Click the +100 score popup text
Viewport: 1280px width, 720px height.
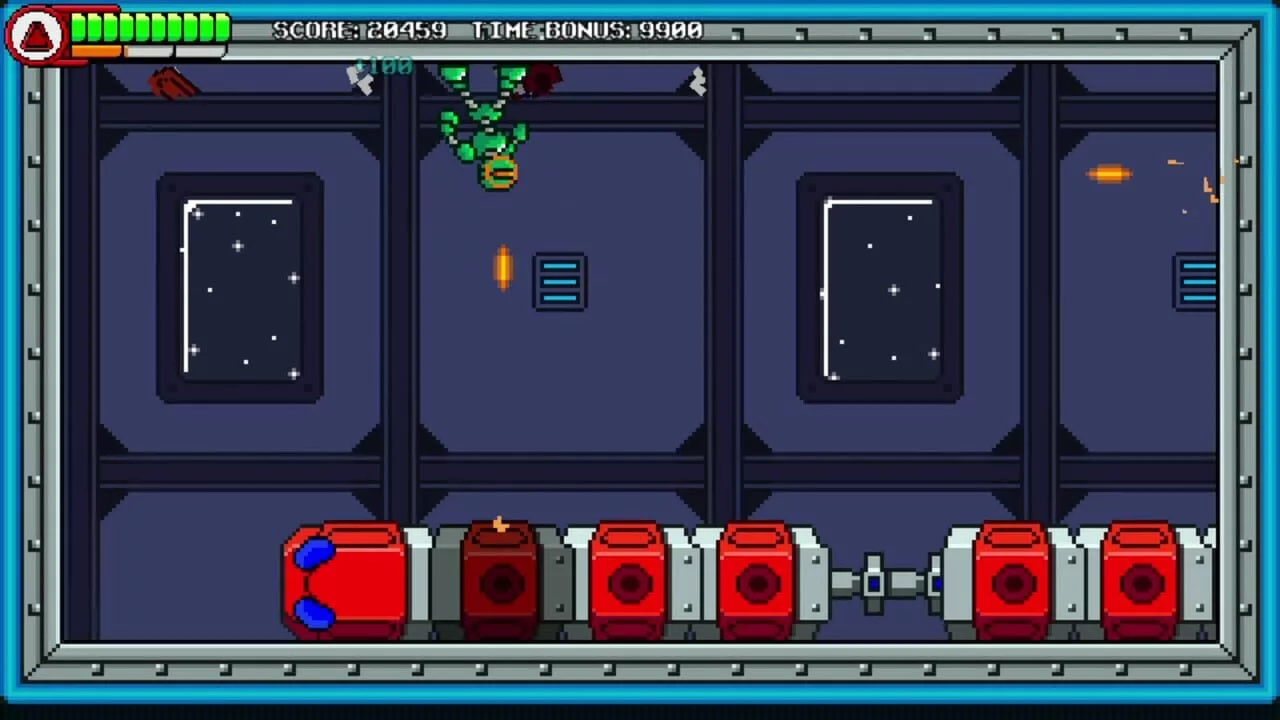coord(385,65)
